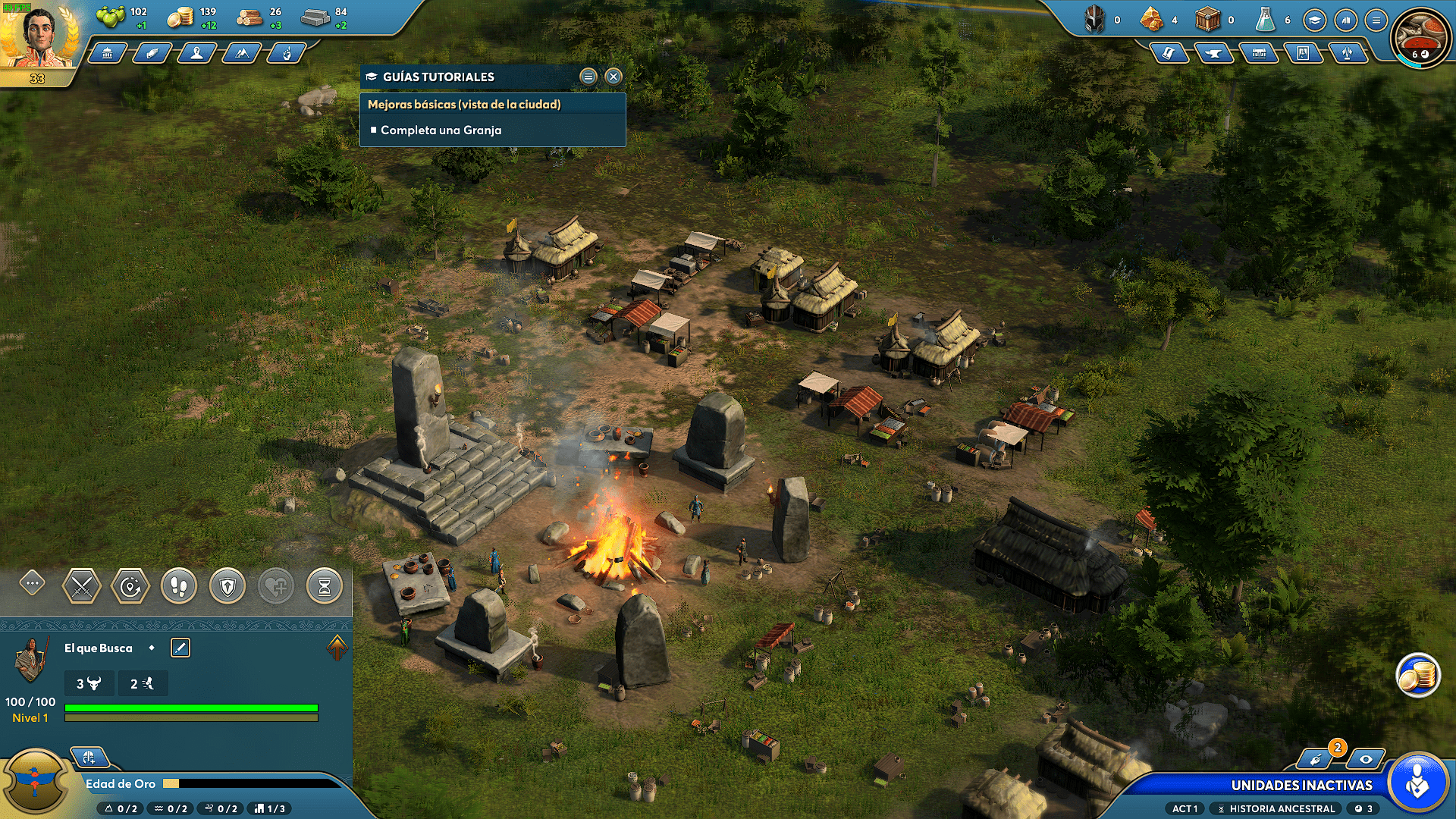Image resolution: width=1456 pixels, height=819 pixels.
Task: Open the graduation cap tutorial button
Action: click(x=1314, y=20)
